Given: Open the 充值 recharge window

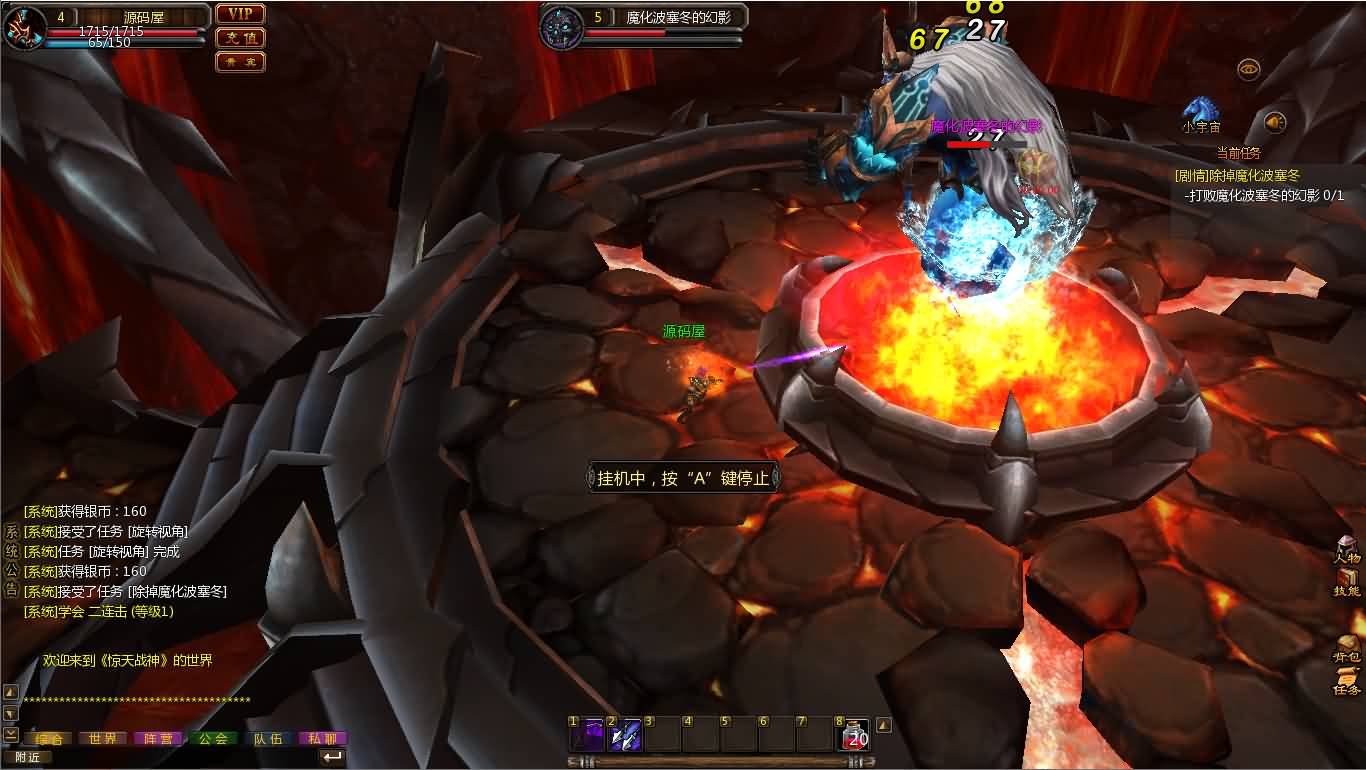Looking at the screenshot, I should (239, 37).
